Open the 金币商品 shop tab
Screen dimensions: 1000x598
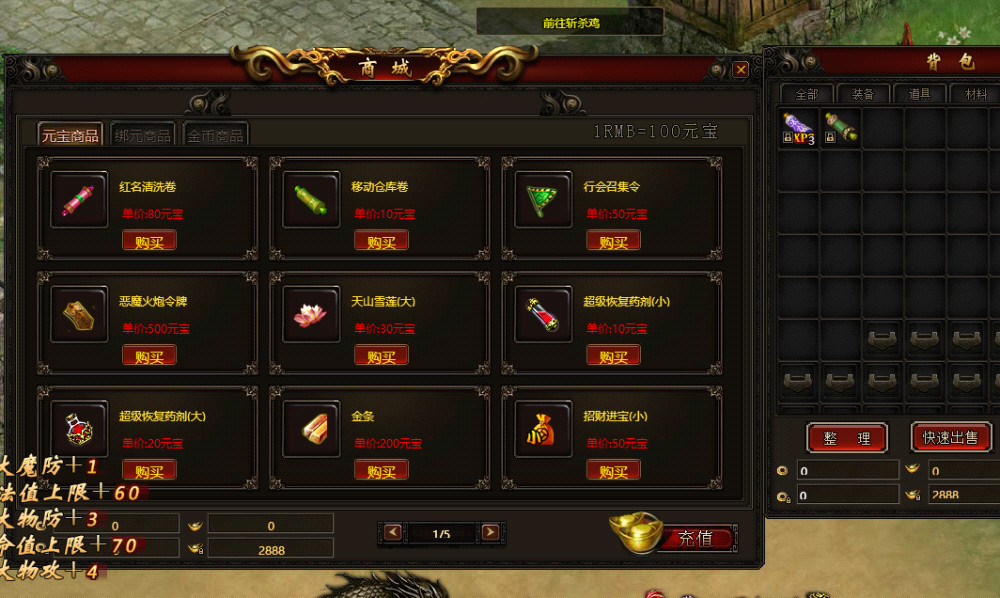coord(216,135)
